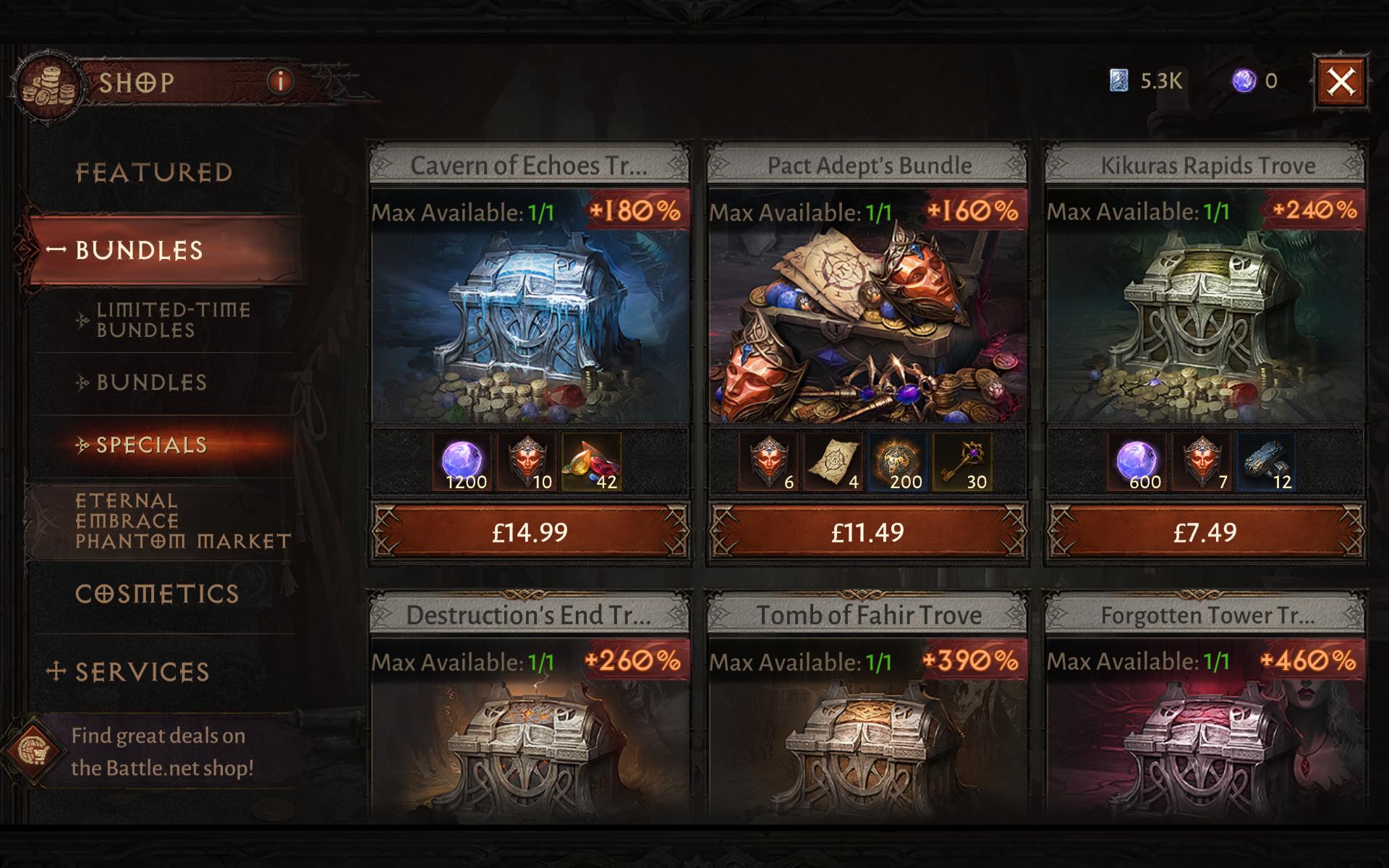The width and height of the screenshot is (1389, 868).
Task: Expand the Services category
Action: click(142, 672)
